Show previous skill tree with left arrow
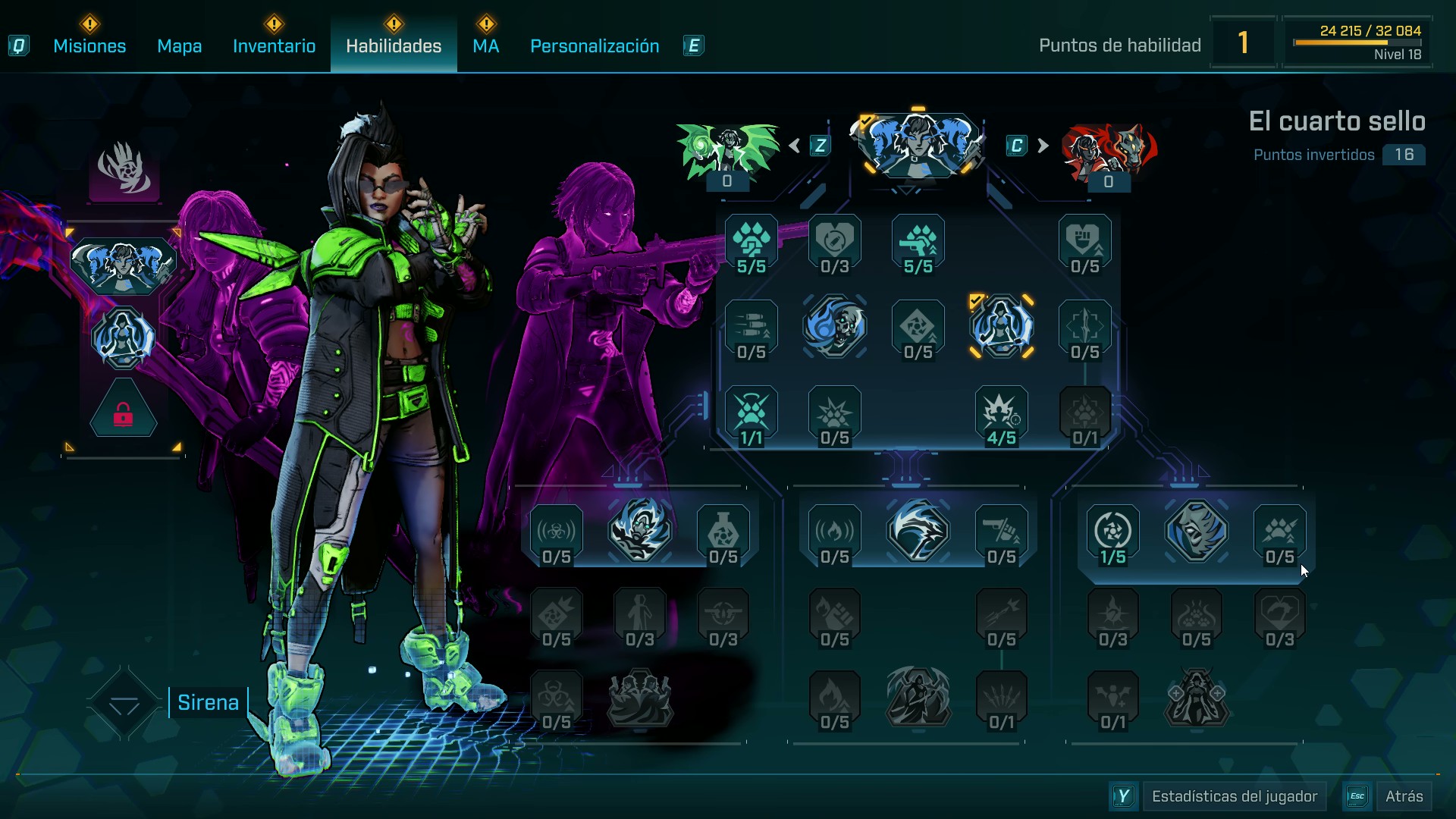 click(x=795, y=146)
